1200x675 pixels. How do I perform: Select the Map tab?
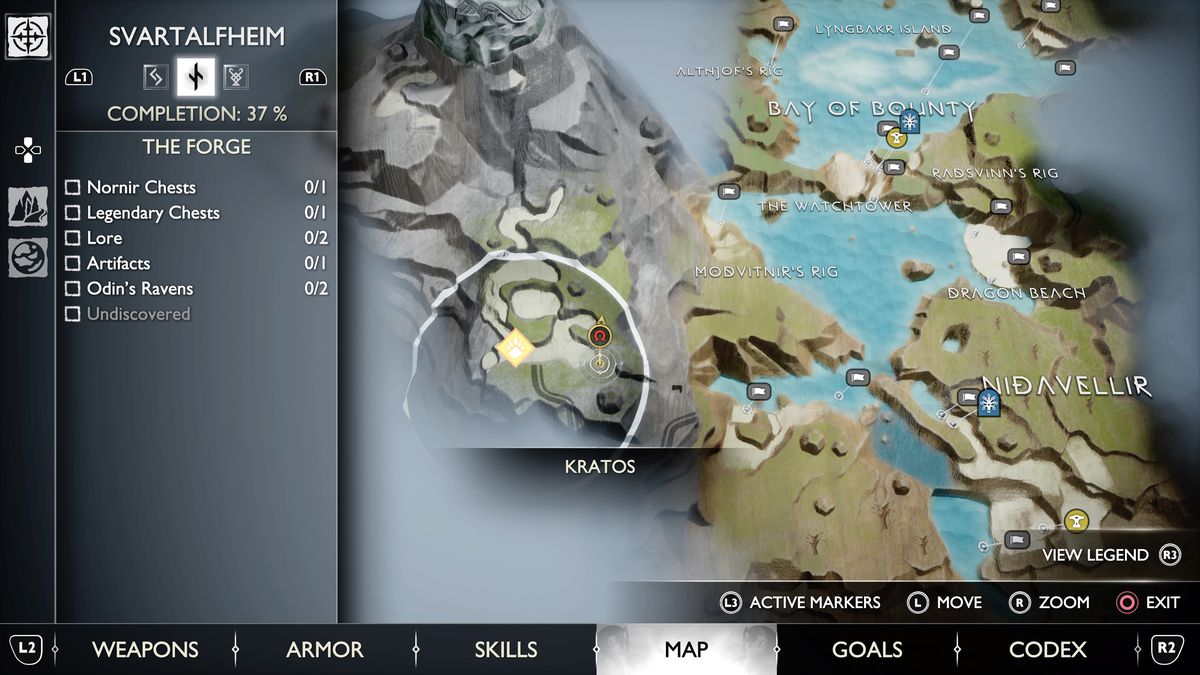(686, 649)
